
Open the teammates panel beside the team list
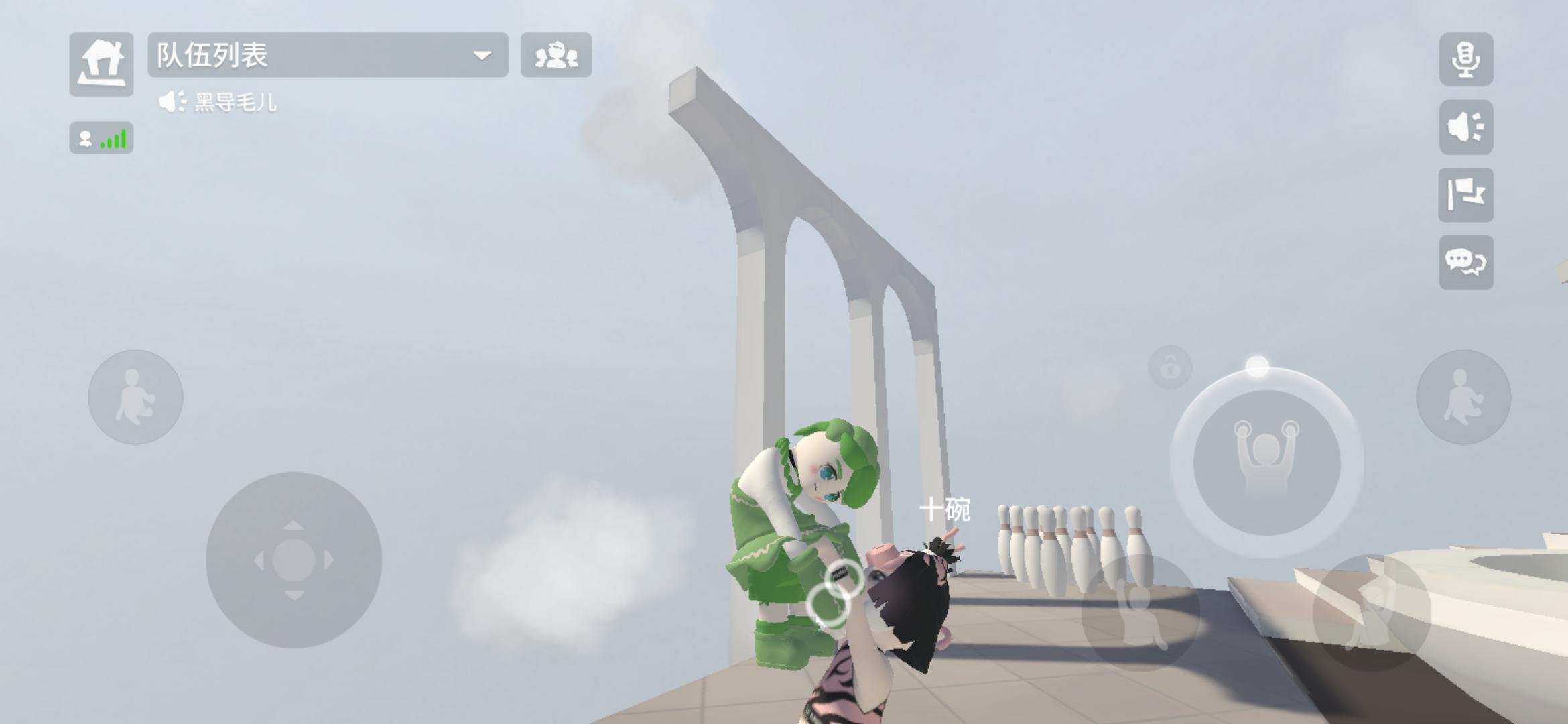click(x=556, y=56)
